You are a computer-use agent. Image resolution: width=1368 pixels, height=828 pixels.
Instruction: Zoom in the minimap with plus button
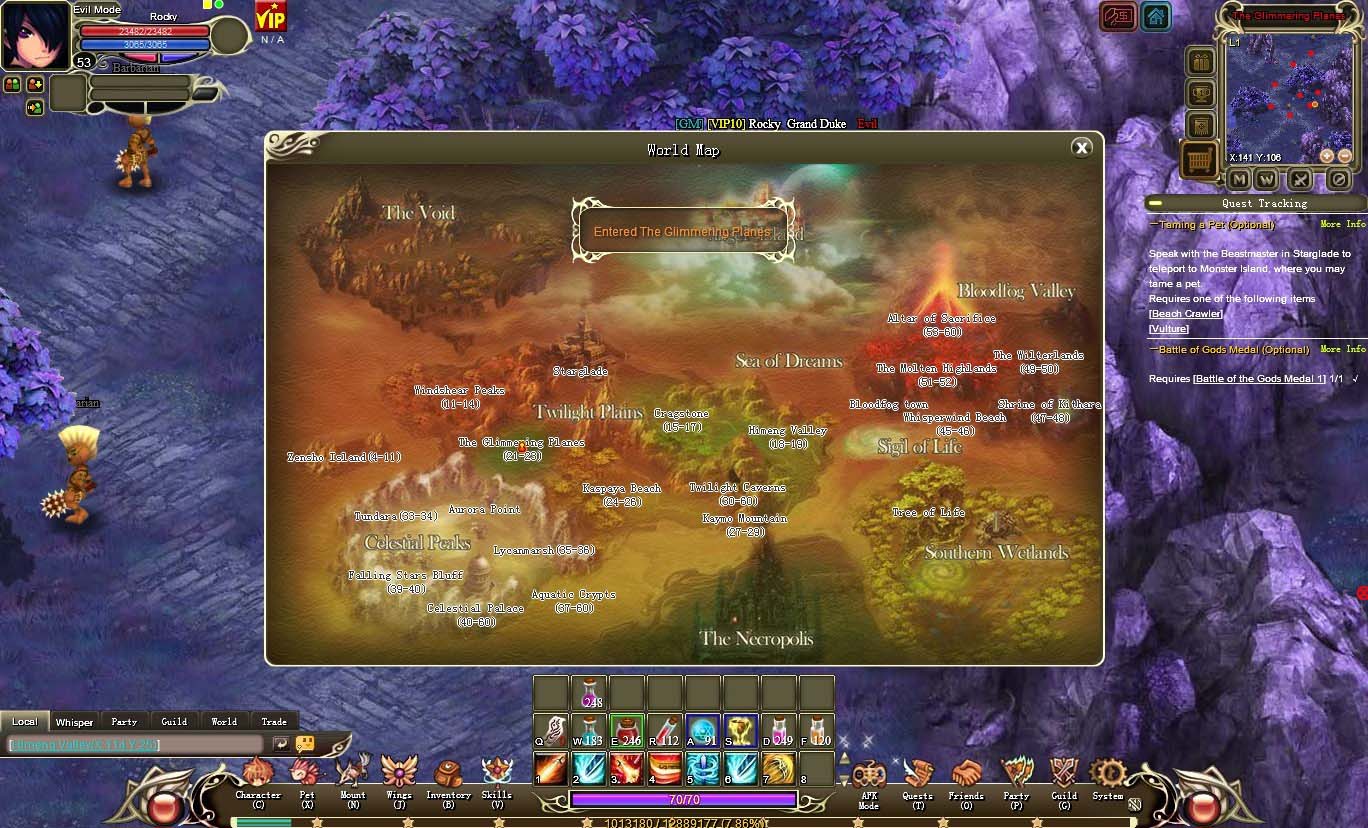point(1327,156)
